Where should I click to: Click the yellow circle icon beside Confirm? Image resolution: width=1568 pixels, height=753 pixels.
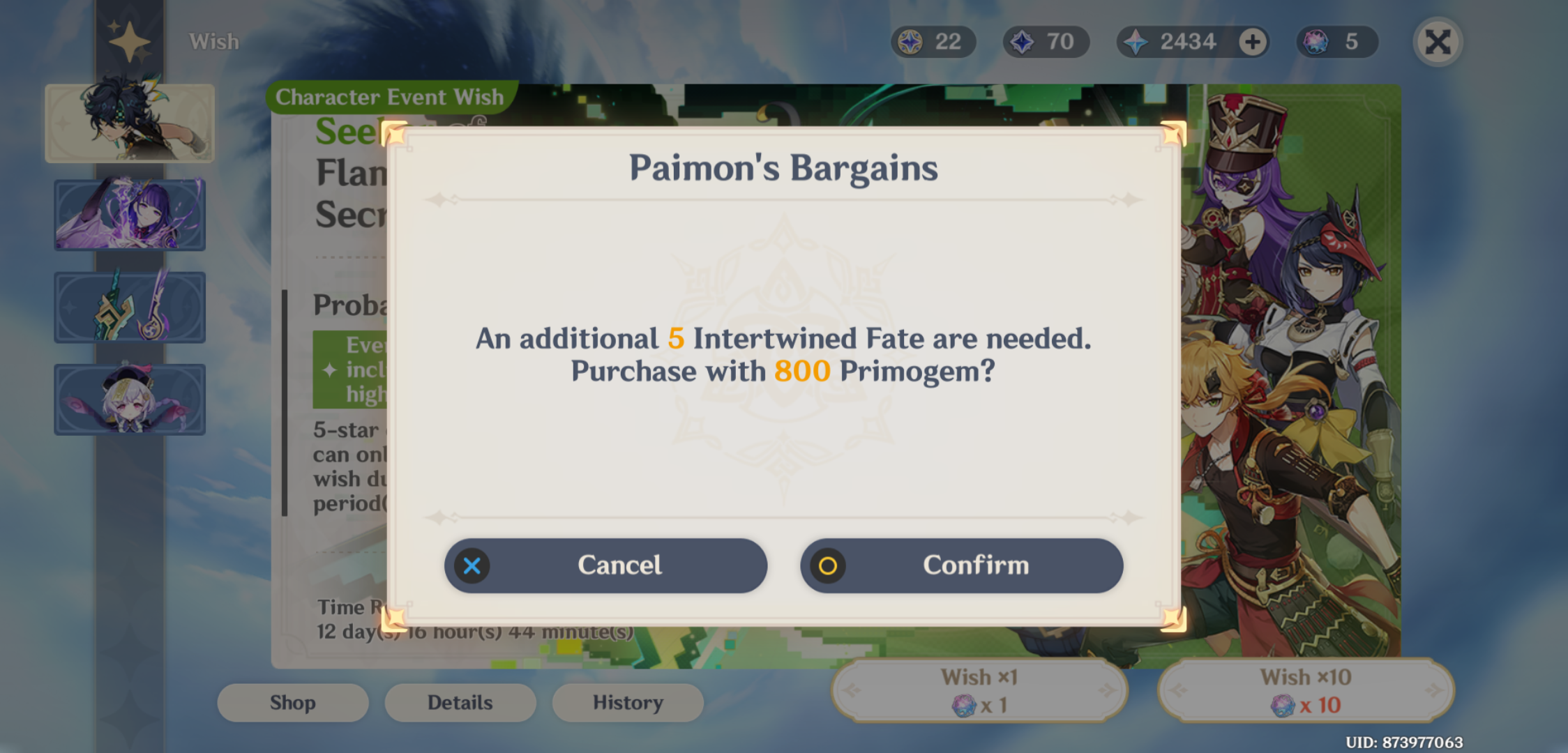828,565
